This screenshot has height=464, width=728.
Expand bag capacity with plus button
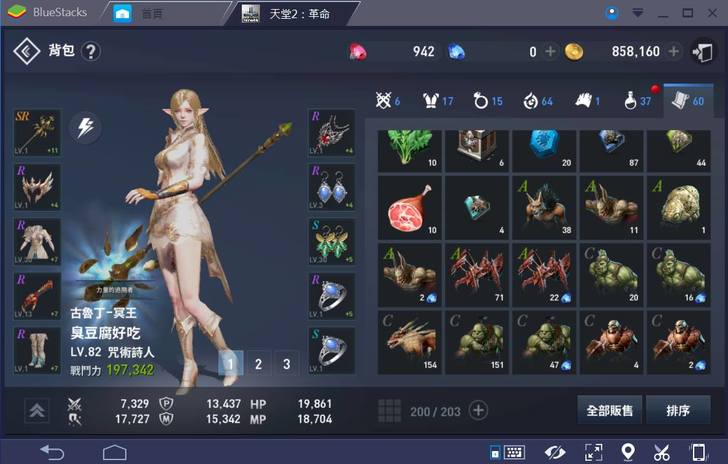point(478,410)
